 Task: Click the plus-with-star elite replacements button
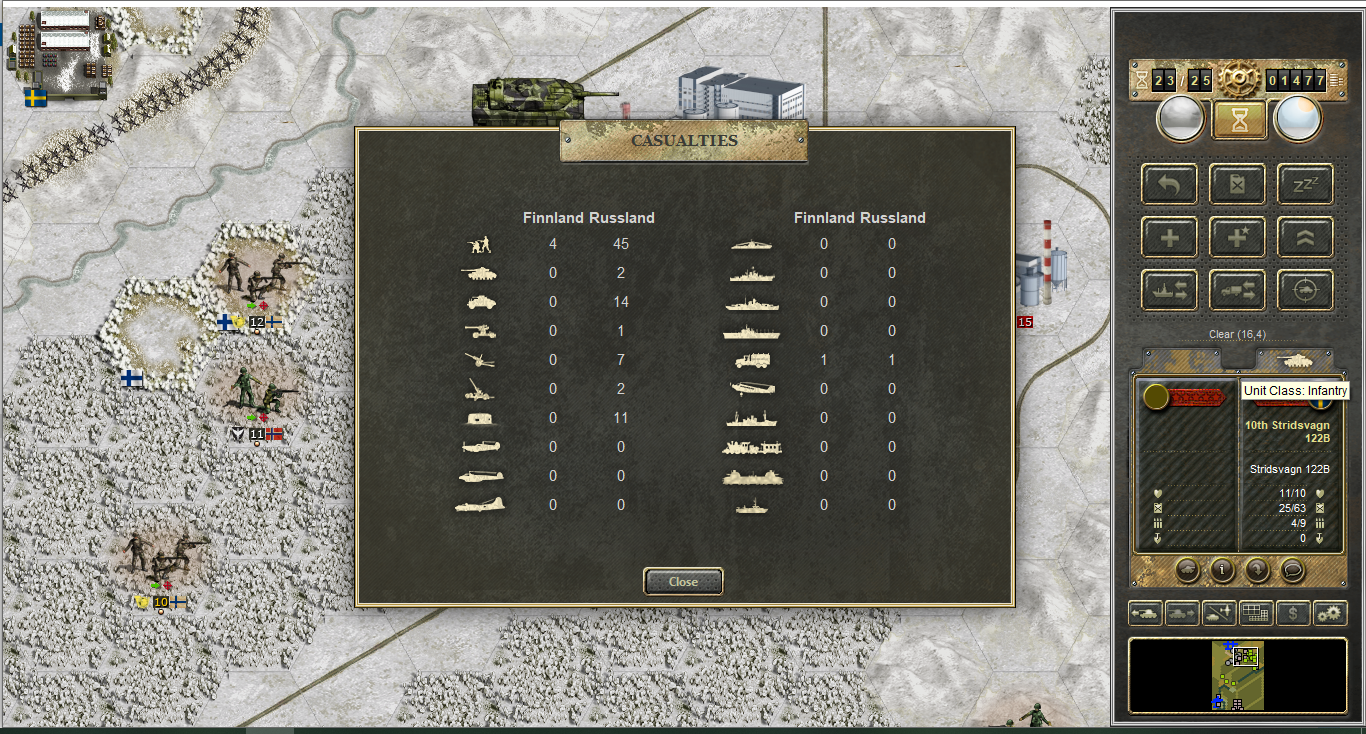pos(1237,237)
